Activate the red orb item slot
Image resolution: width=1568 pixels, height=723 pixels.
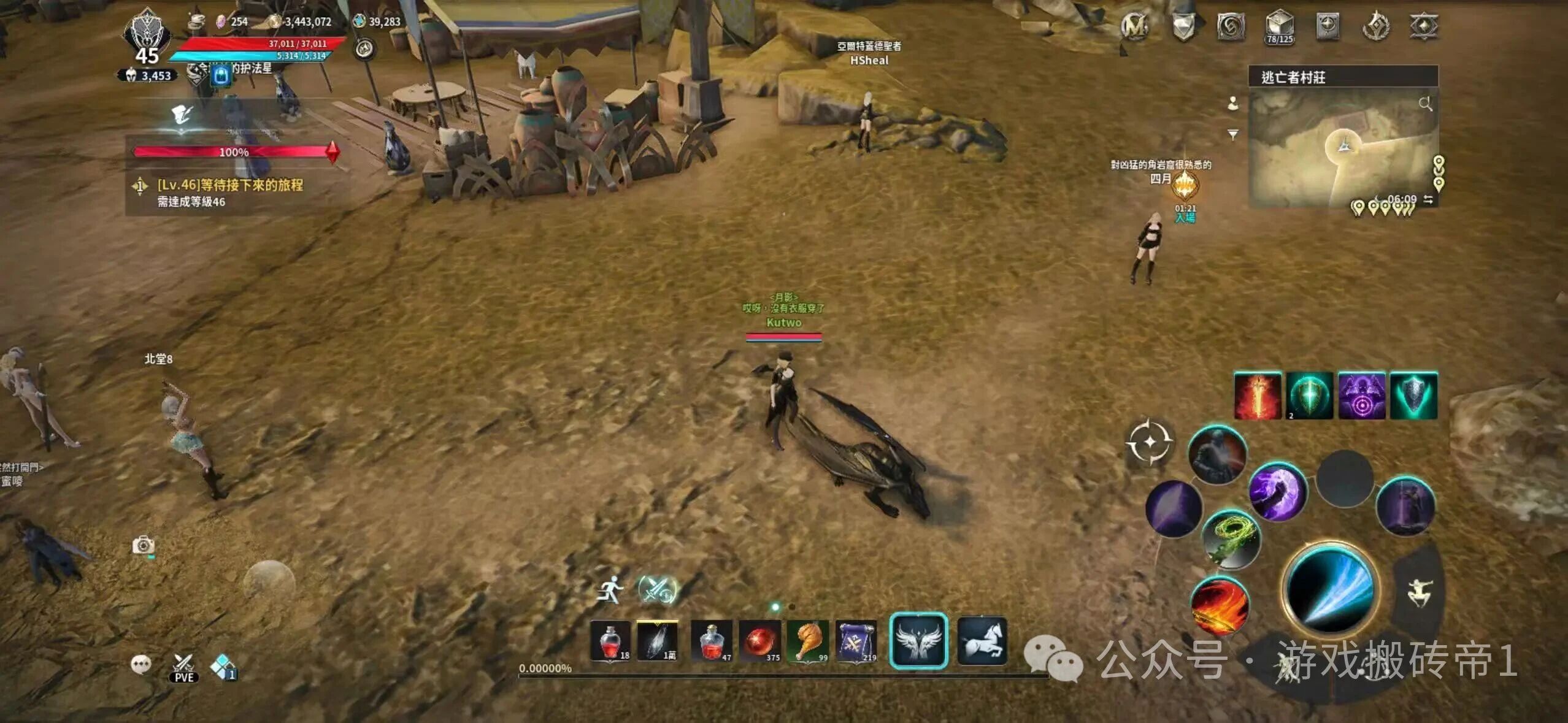tap(759, 641)
